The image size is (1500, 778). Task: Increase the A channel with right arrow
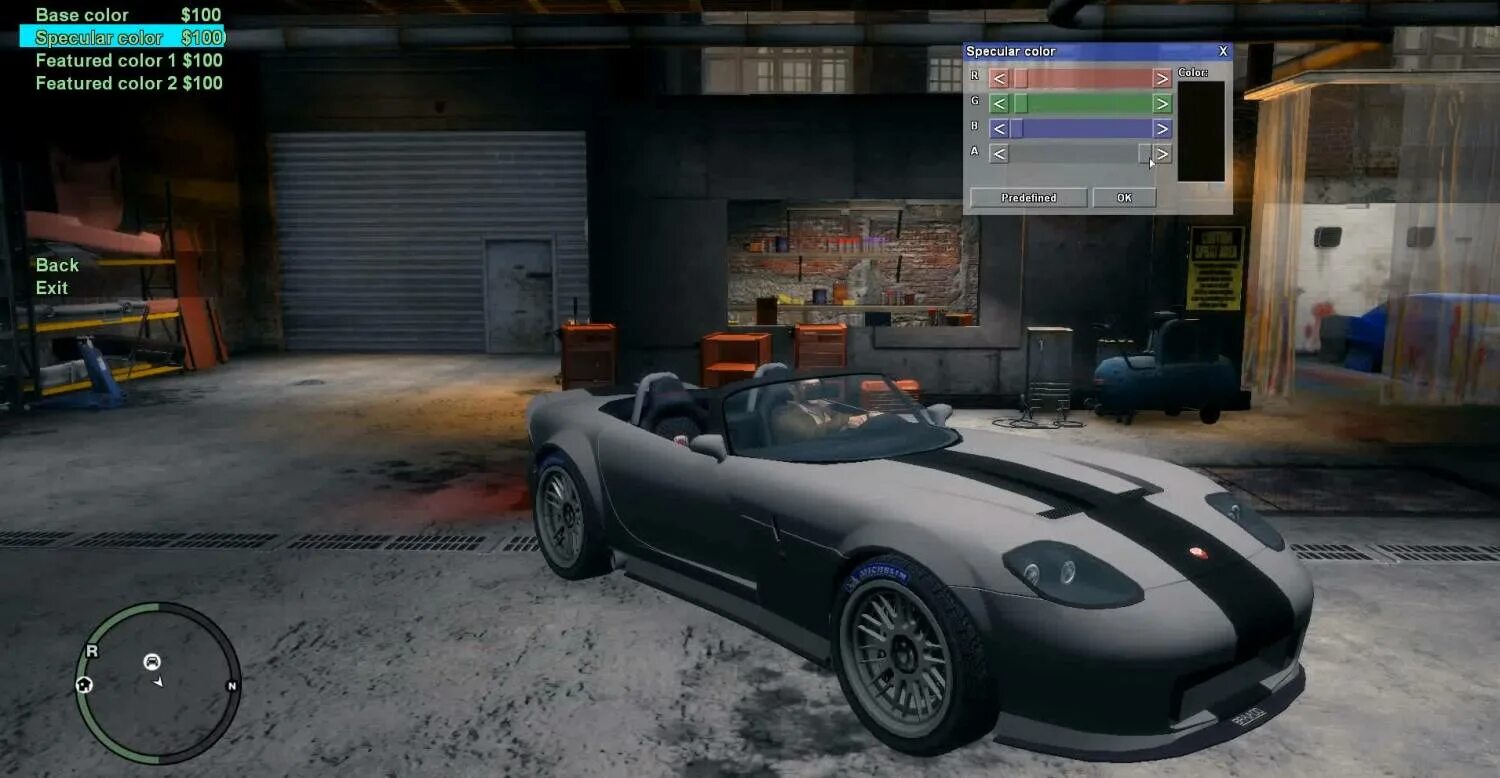point(1160,154)
